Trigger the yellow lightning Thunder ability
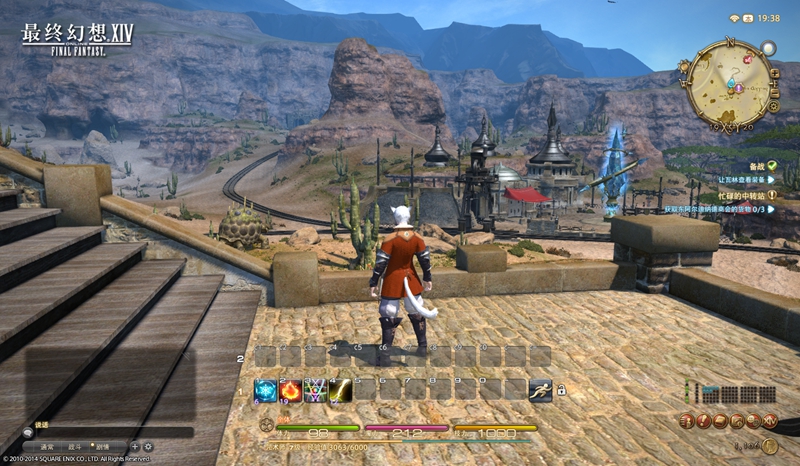 pyautogui.click(x=340, y=390)
